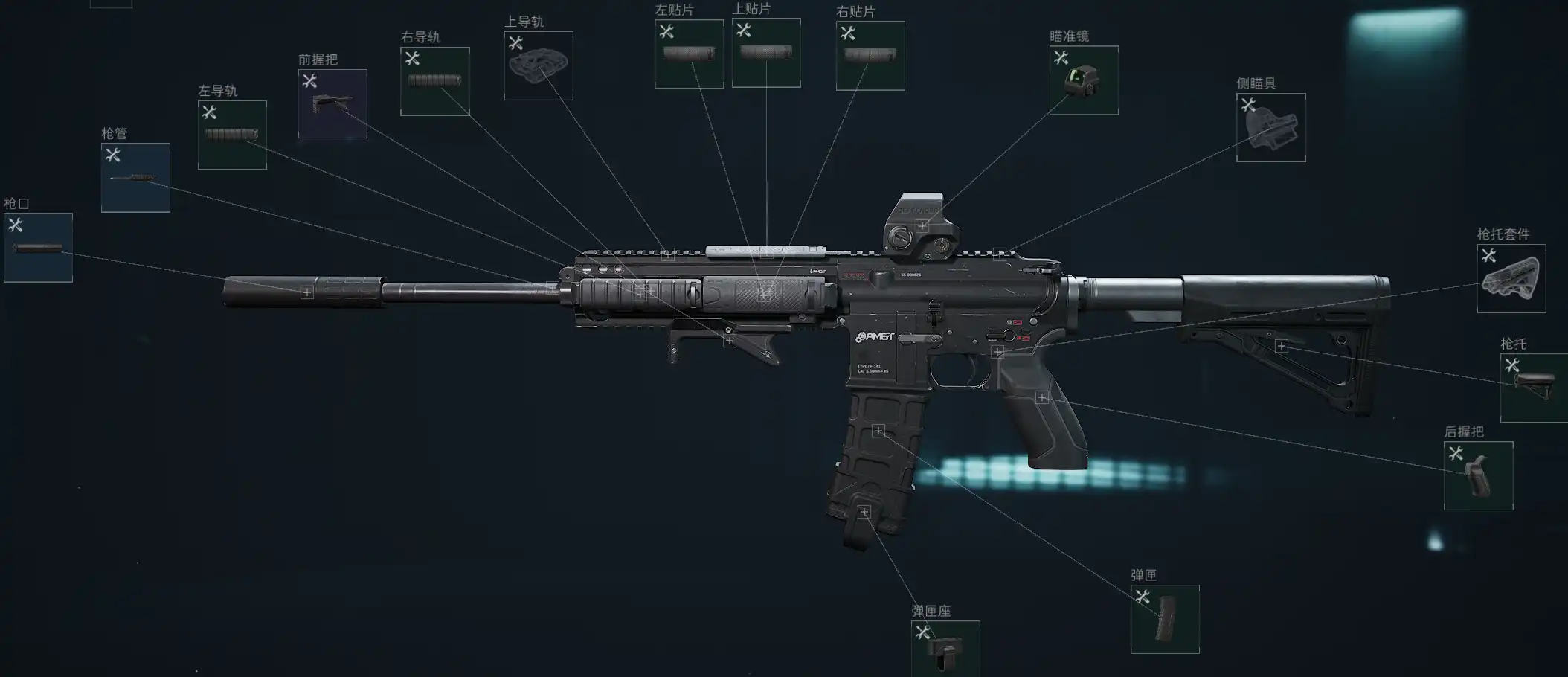Viewport: 1568px width, 677px height.
Task: Open the 后握把 rear grip slot
Action: point(1478,476)
